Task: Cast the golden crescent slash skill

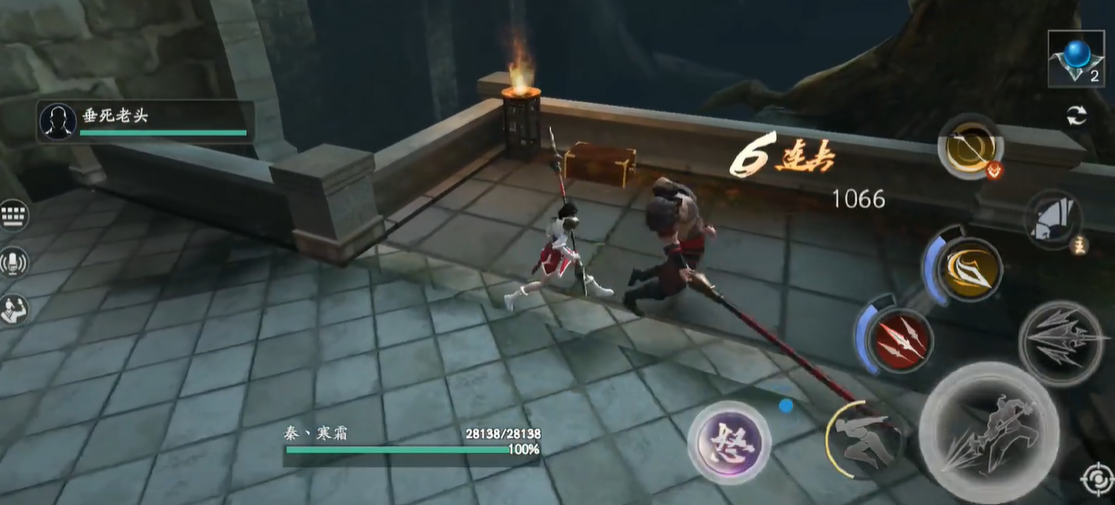Action: click(970, 268)
